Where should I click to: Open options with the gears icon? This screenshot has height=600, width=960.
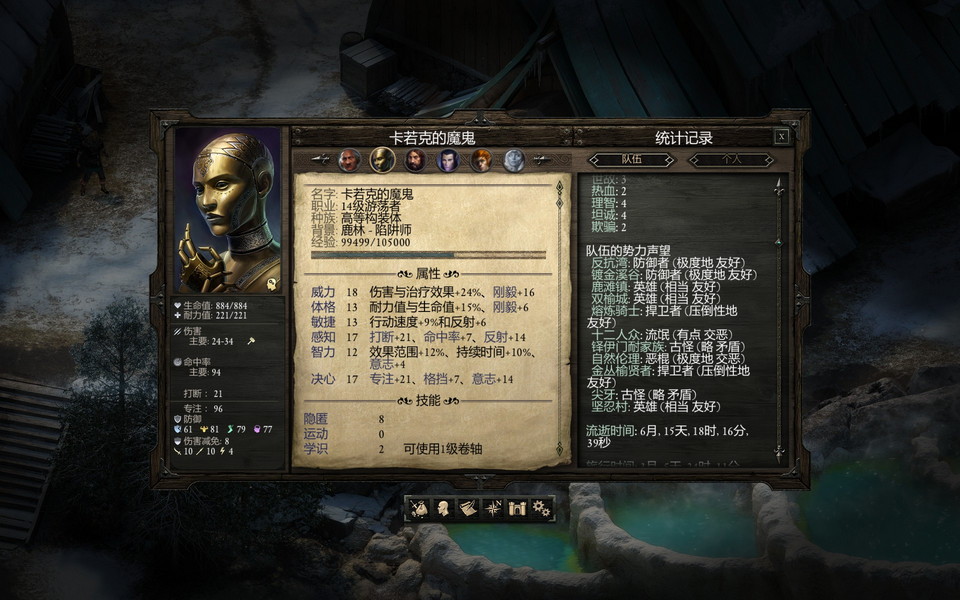click(x=541, y=508)
